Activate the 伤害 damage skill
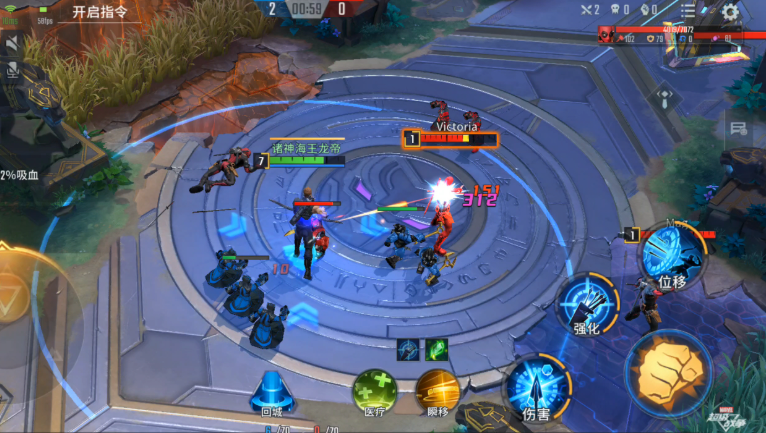 click(x=536, y=387)
